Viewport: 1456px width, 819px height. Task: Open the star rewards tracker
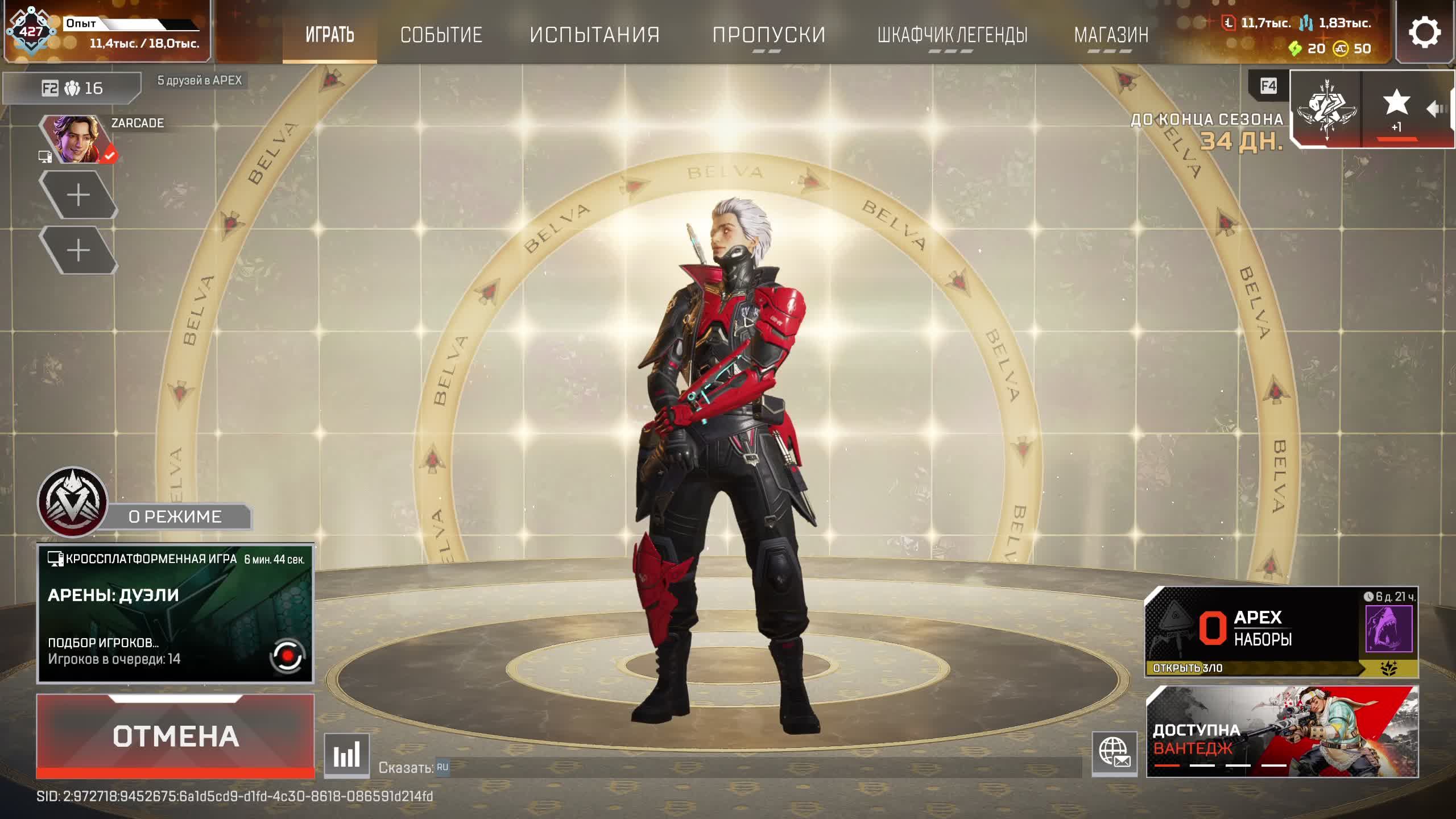(1396, 109)
